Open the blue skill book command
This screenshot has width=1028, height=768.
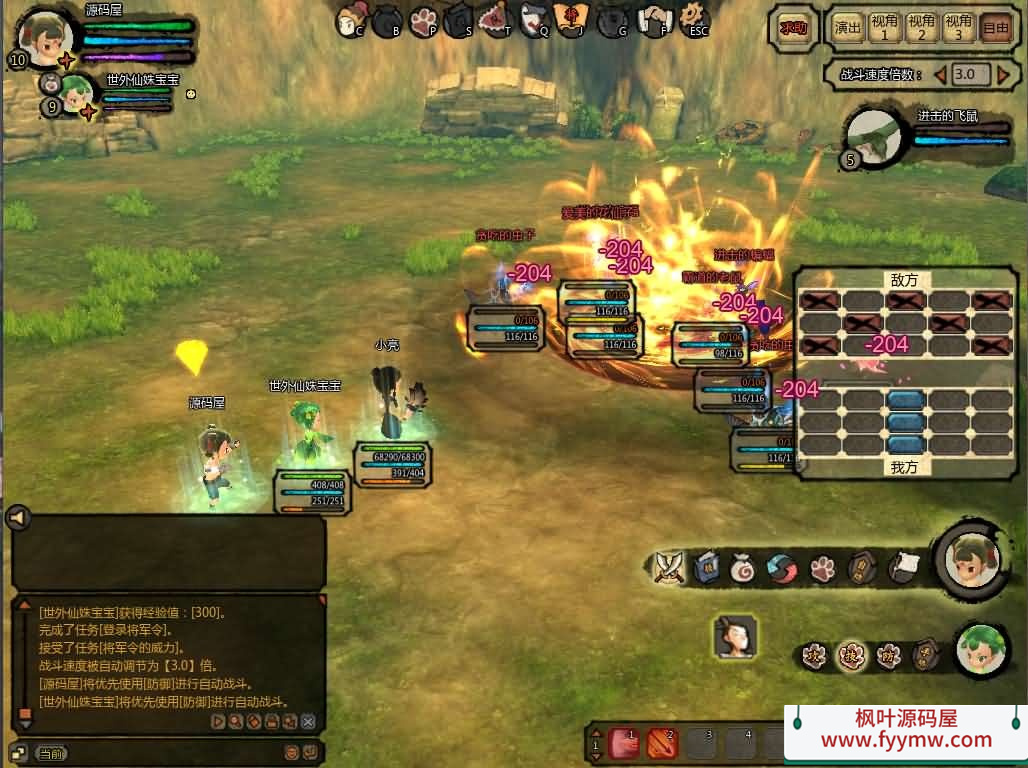click(x=706, y=567)
